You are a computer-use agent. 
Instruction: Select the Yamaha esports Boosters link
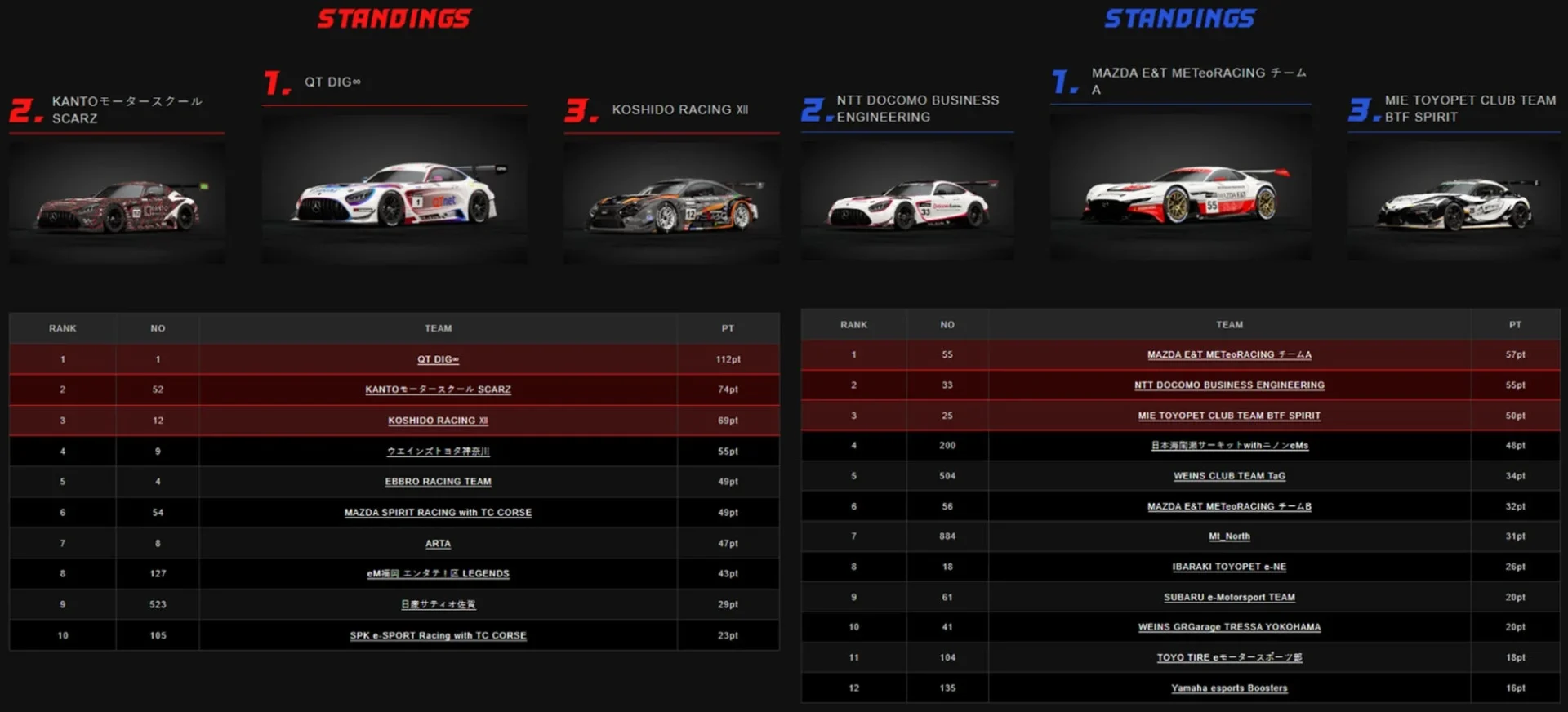click(x=1229, y=688)
